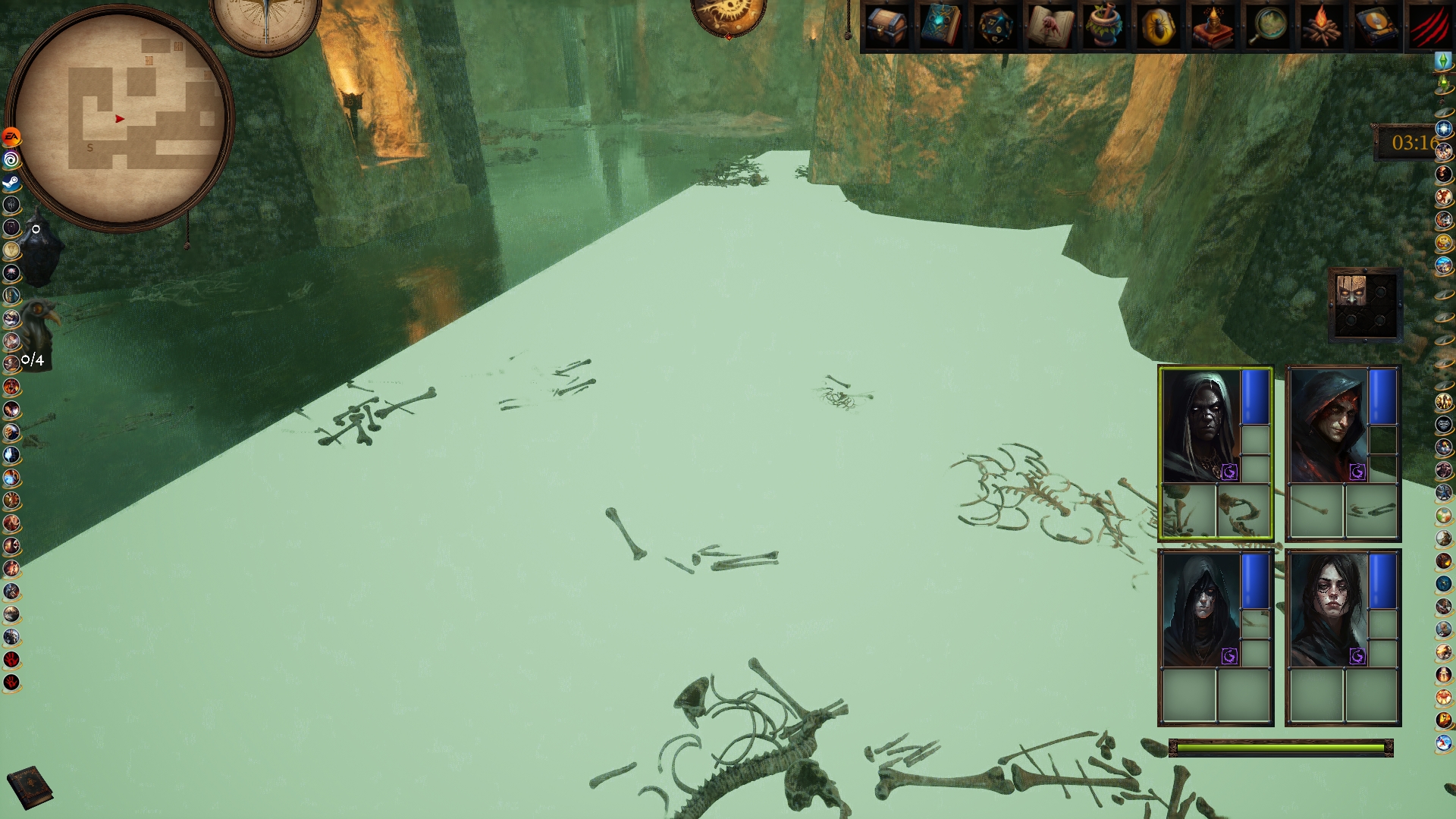The height and width of the screenshot is (819, 1456).
Task: Launch Steam from the side launcher
Action: point(11,183)
